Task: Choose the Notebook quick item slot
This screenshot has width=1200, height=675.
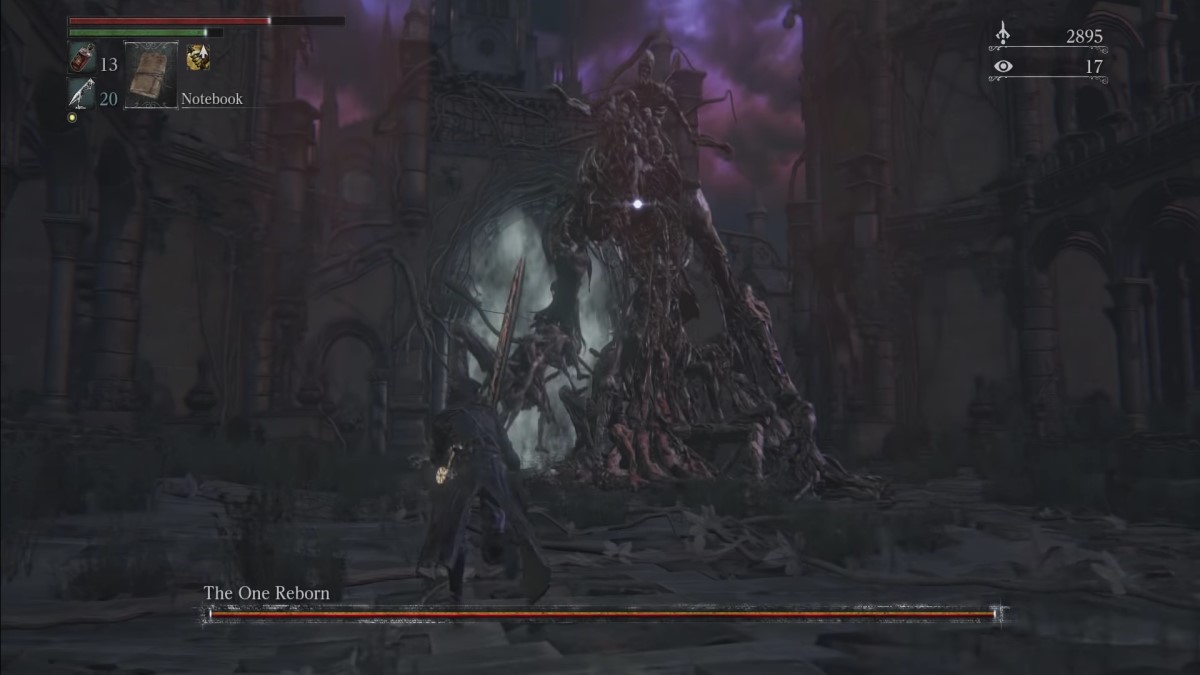Action: 151,75
